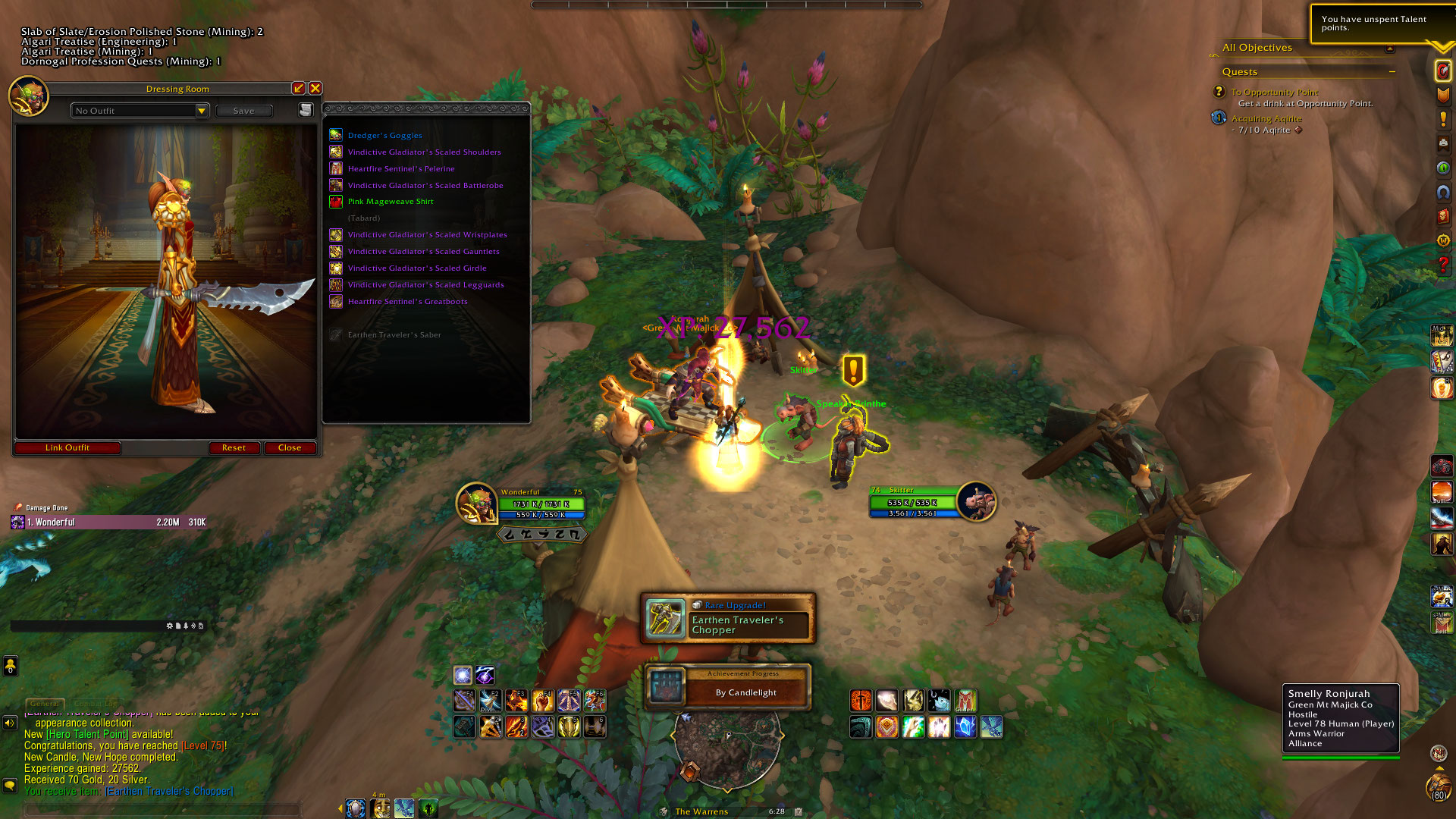Click the red Close button
This screenshot has height=819, width=1456.
[x=290, y=447]
